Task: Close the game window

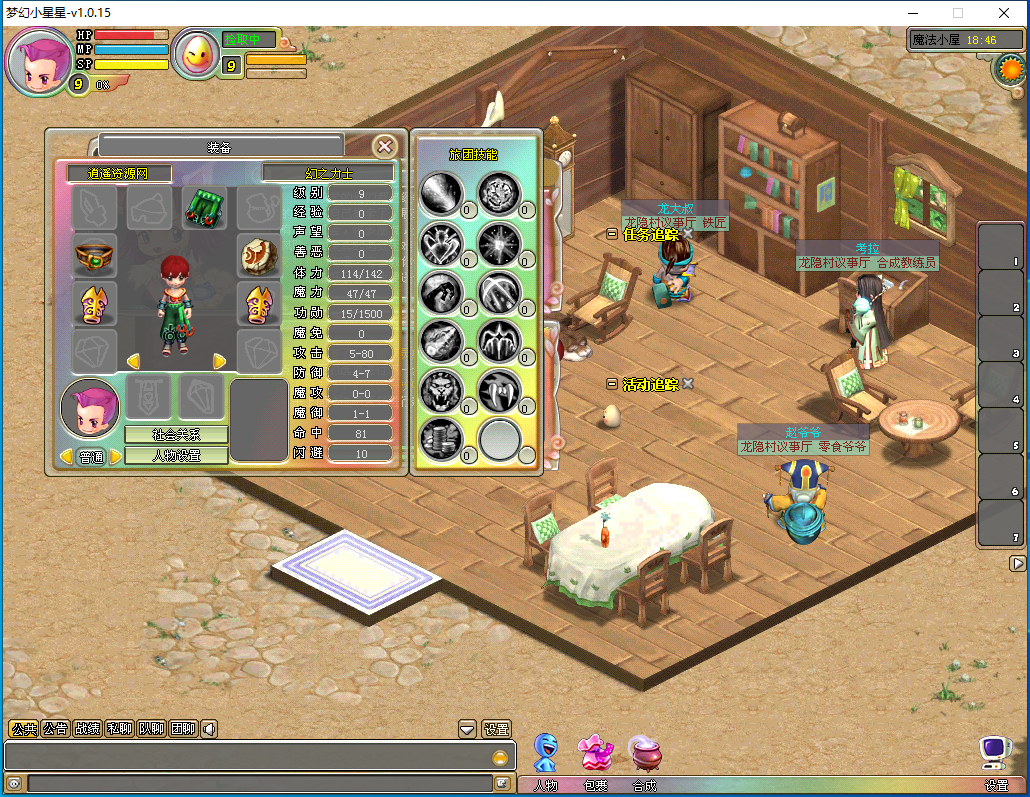Action: pyautogui.click(x=1004, y=13)
